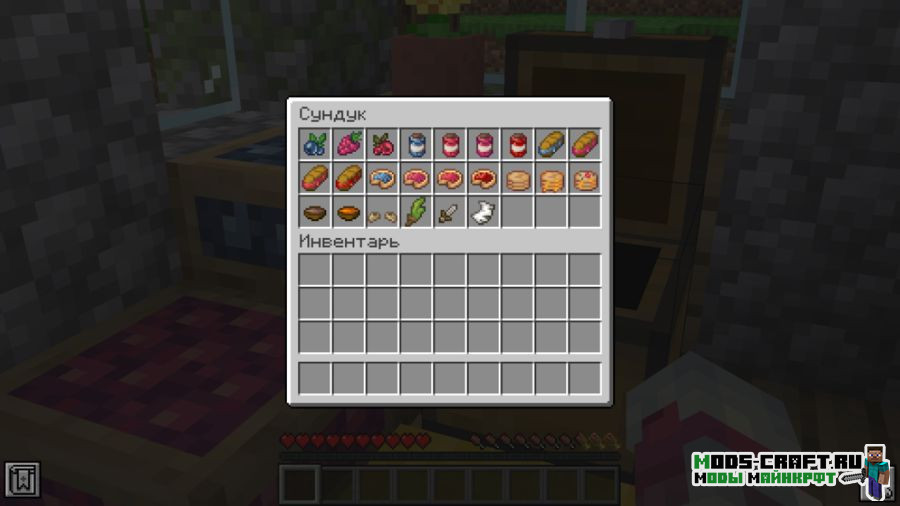Select the pancakes dripping with syrup
The height and width of the screenshot is (506, 900).
(x=551, y=178)
